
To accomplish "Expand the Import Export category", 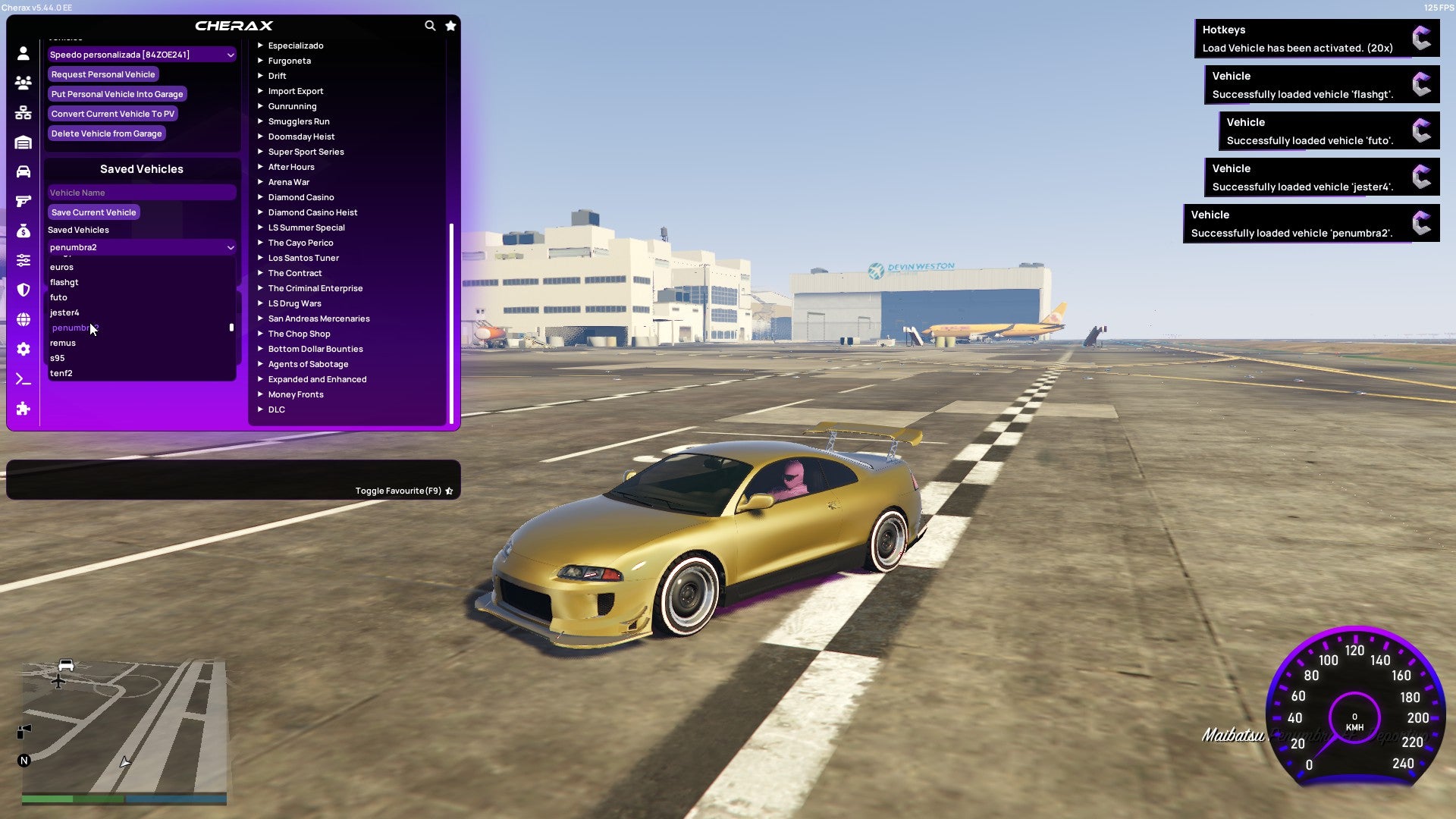I will 296,90.
